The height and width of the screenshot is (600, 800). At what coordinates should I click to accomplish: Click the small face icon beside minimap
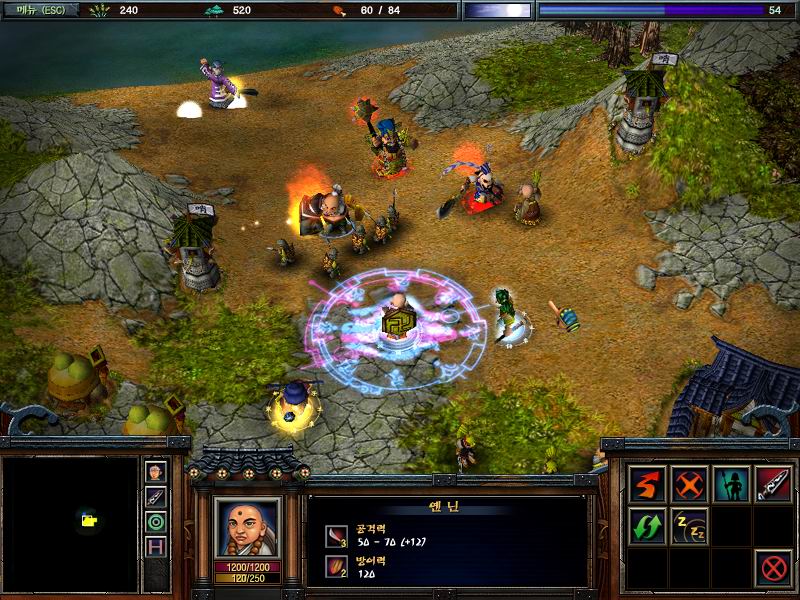[x=156, y=472]
